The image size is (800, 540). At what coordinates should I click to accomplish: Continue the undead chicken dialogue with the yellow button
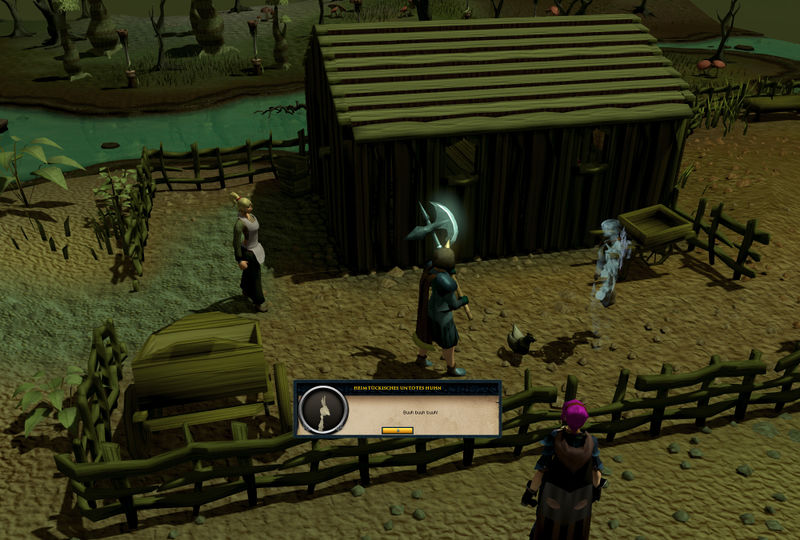397,430
